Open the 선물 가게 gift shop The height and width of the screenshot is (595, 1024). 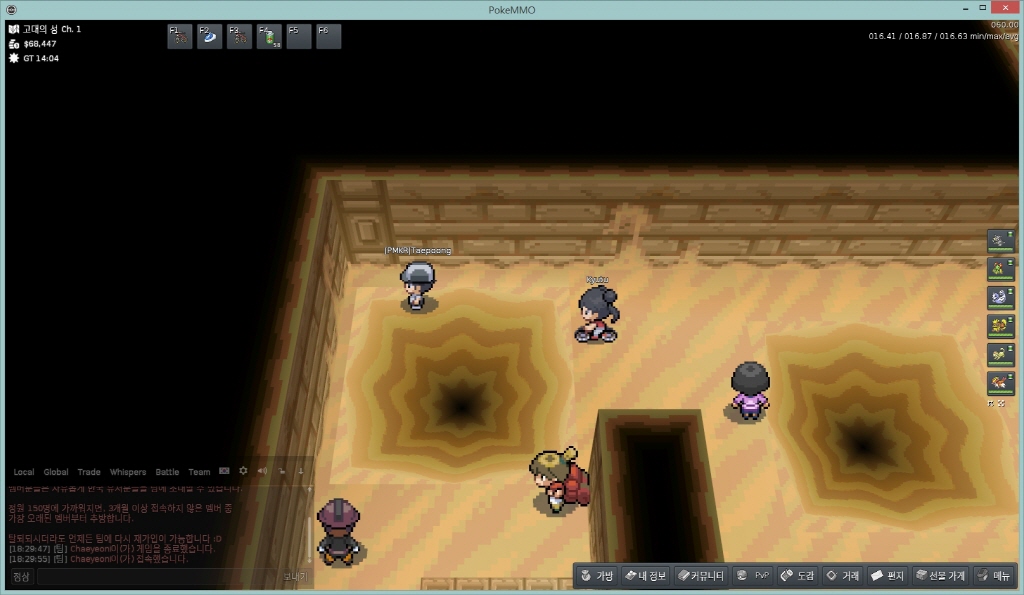(x=940, y=576)
